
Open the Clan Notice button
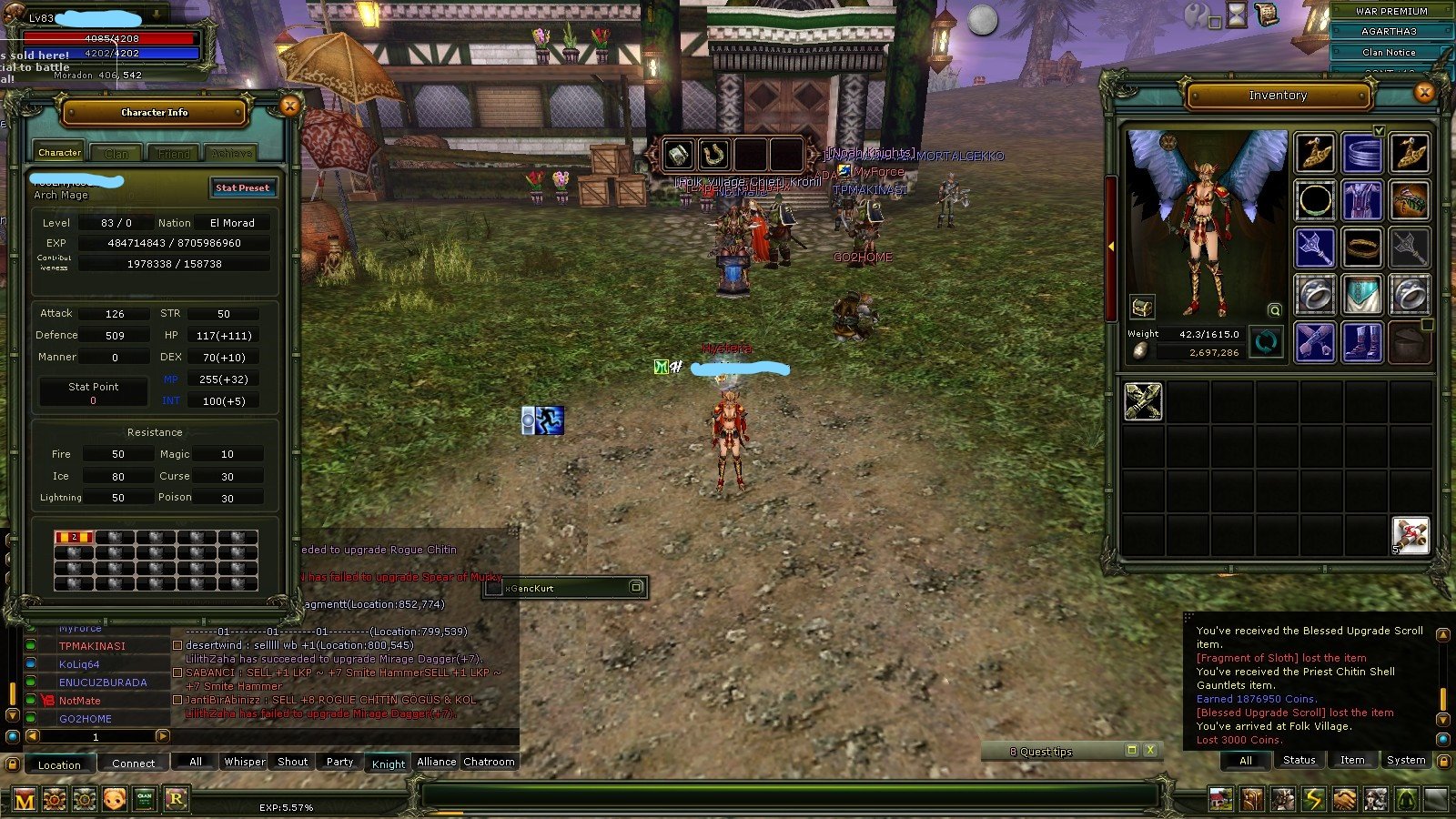[x=1388, y=52]
